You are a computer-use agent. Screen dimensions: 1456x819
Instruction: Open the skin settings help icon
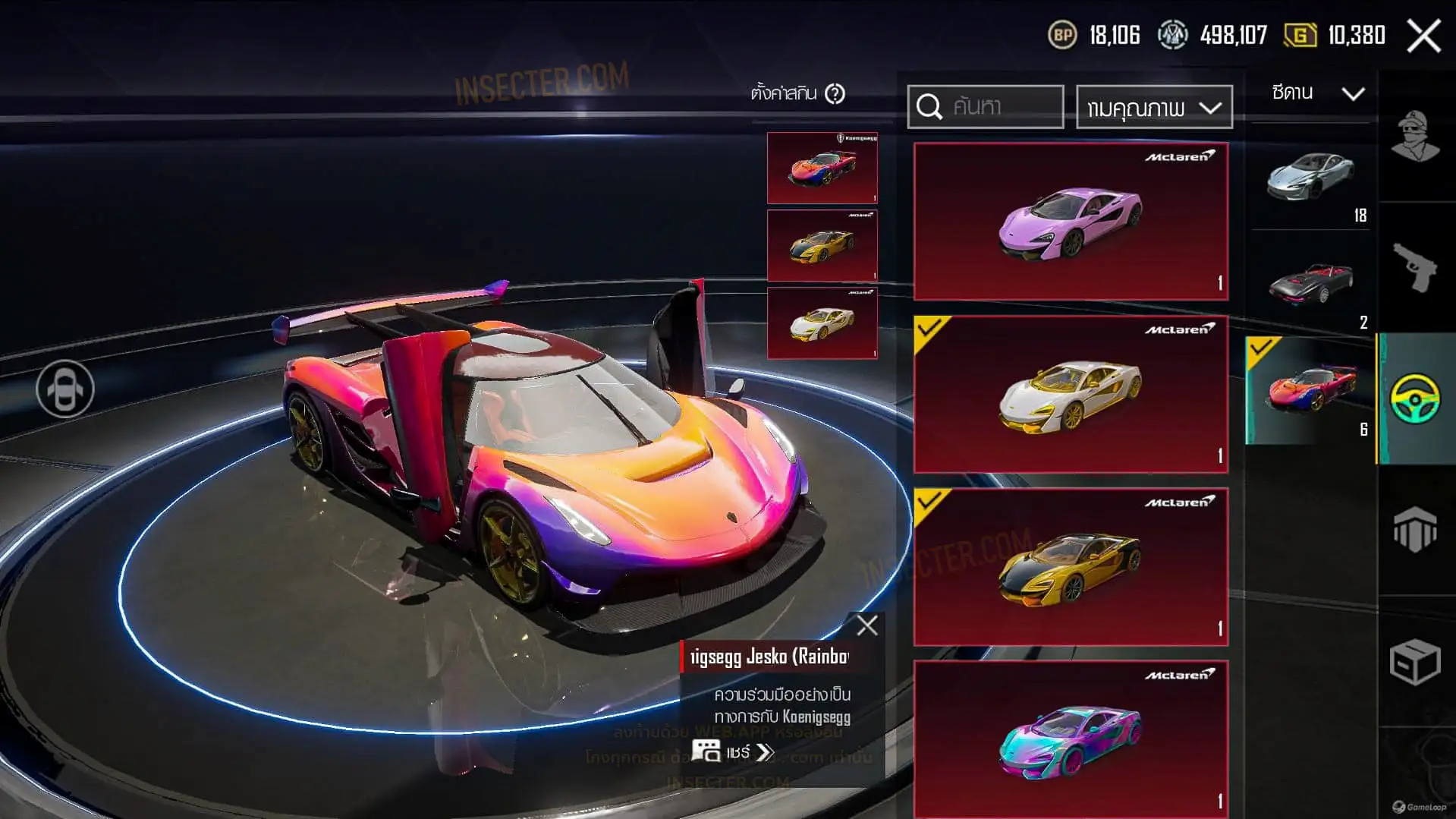(835, 94)
